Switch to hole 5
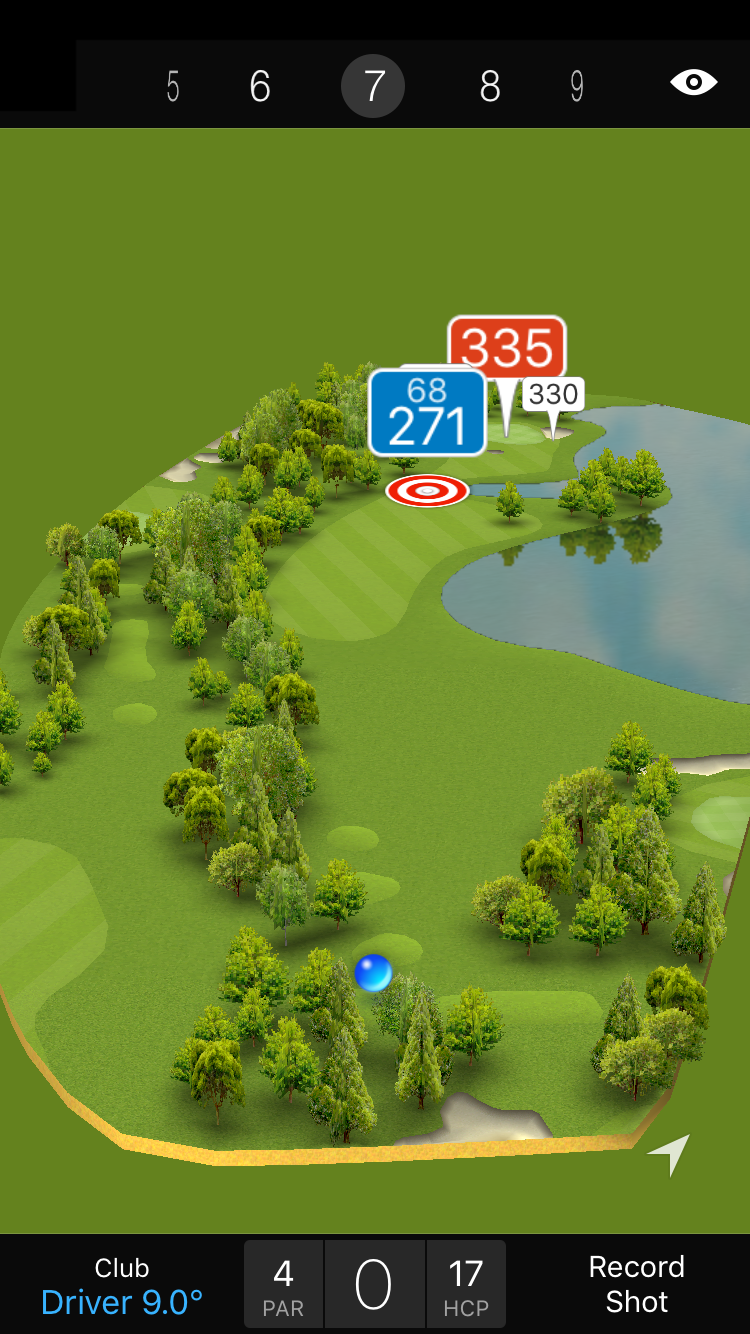 173,87
